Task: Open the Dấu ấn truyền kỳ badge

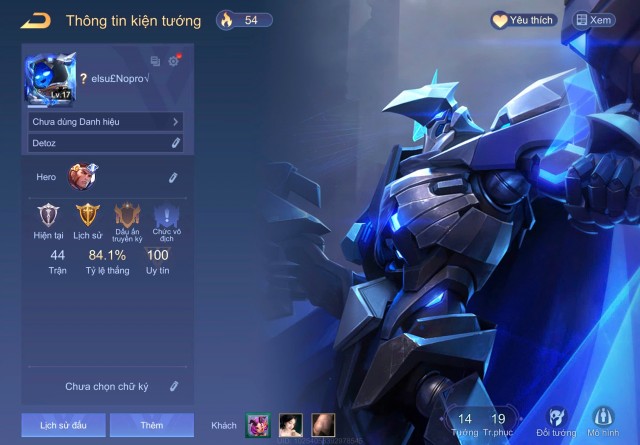Action: point(127,216)
